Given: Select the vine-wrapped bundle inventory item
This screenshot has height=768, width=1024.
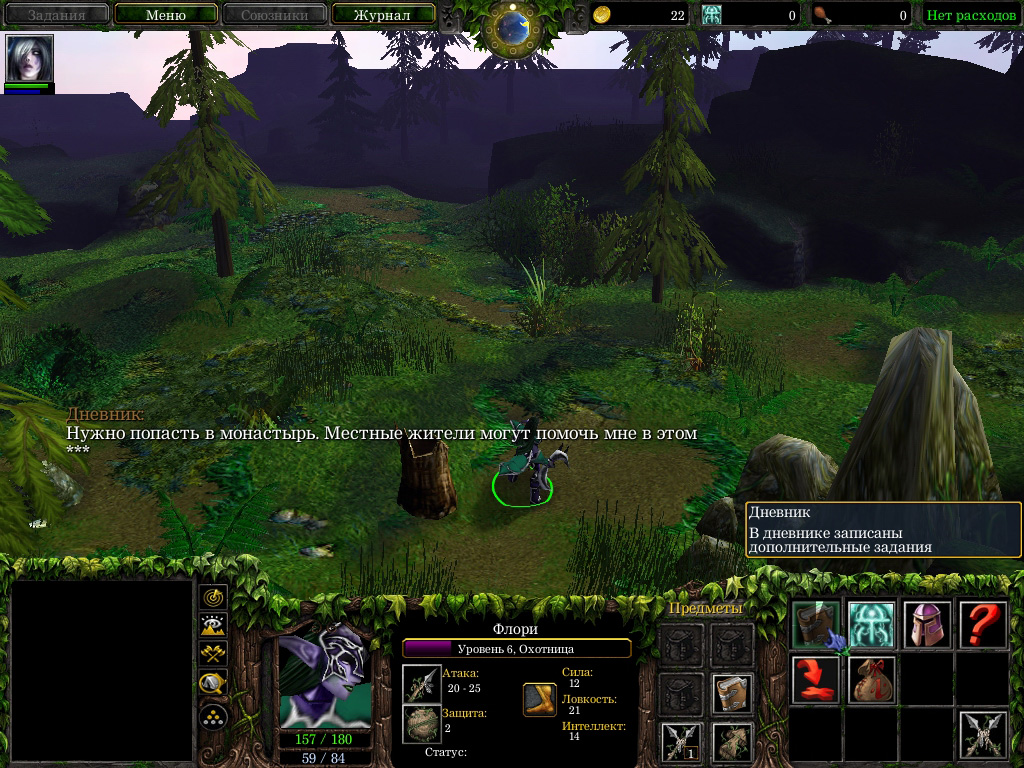Looking at the screenshot, I should (x=732, y=742).
